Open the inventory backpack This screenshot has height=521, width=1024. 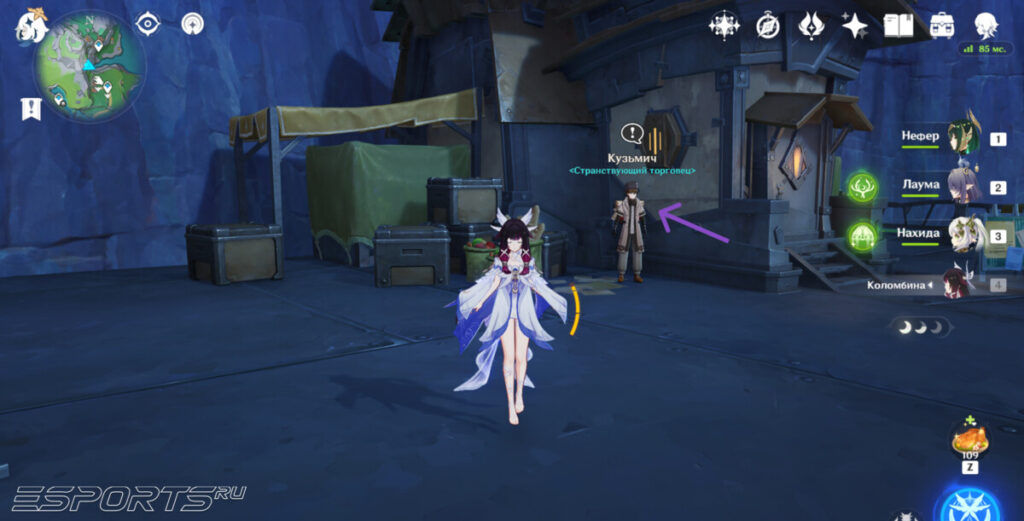point(942,25)
